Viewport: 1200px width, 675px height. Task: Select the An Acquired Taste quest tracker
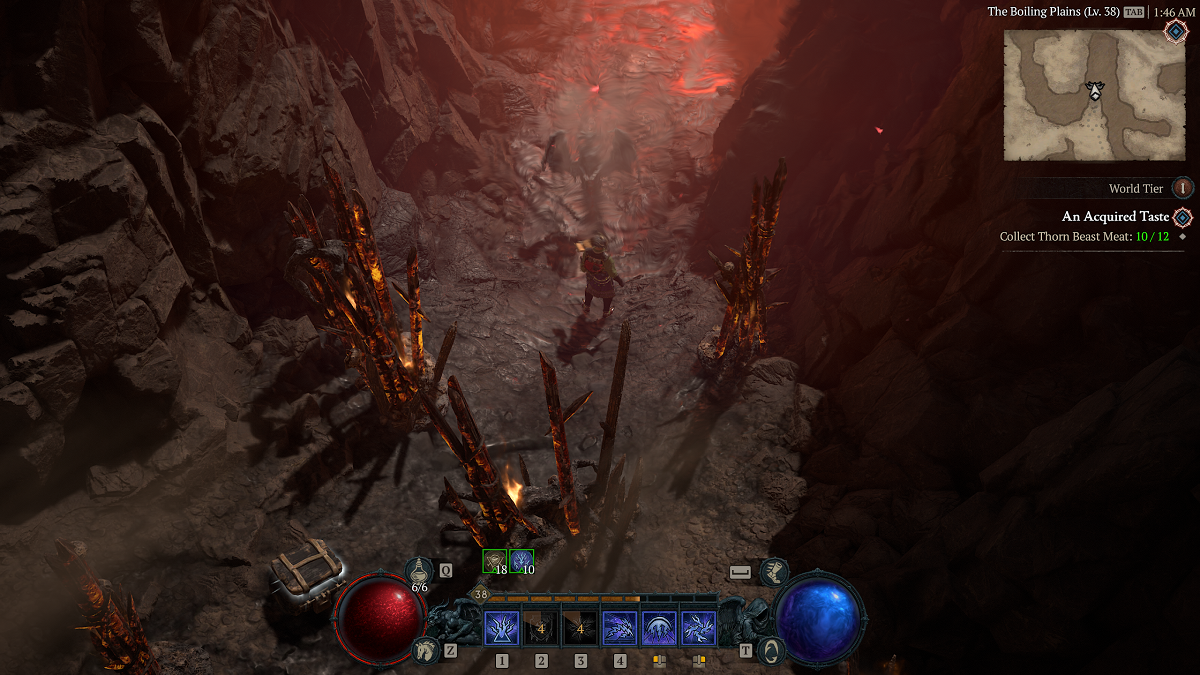click(1115, 217)
